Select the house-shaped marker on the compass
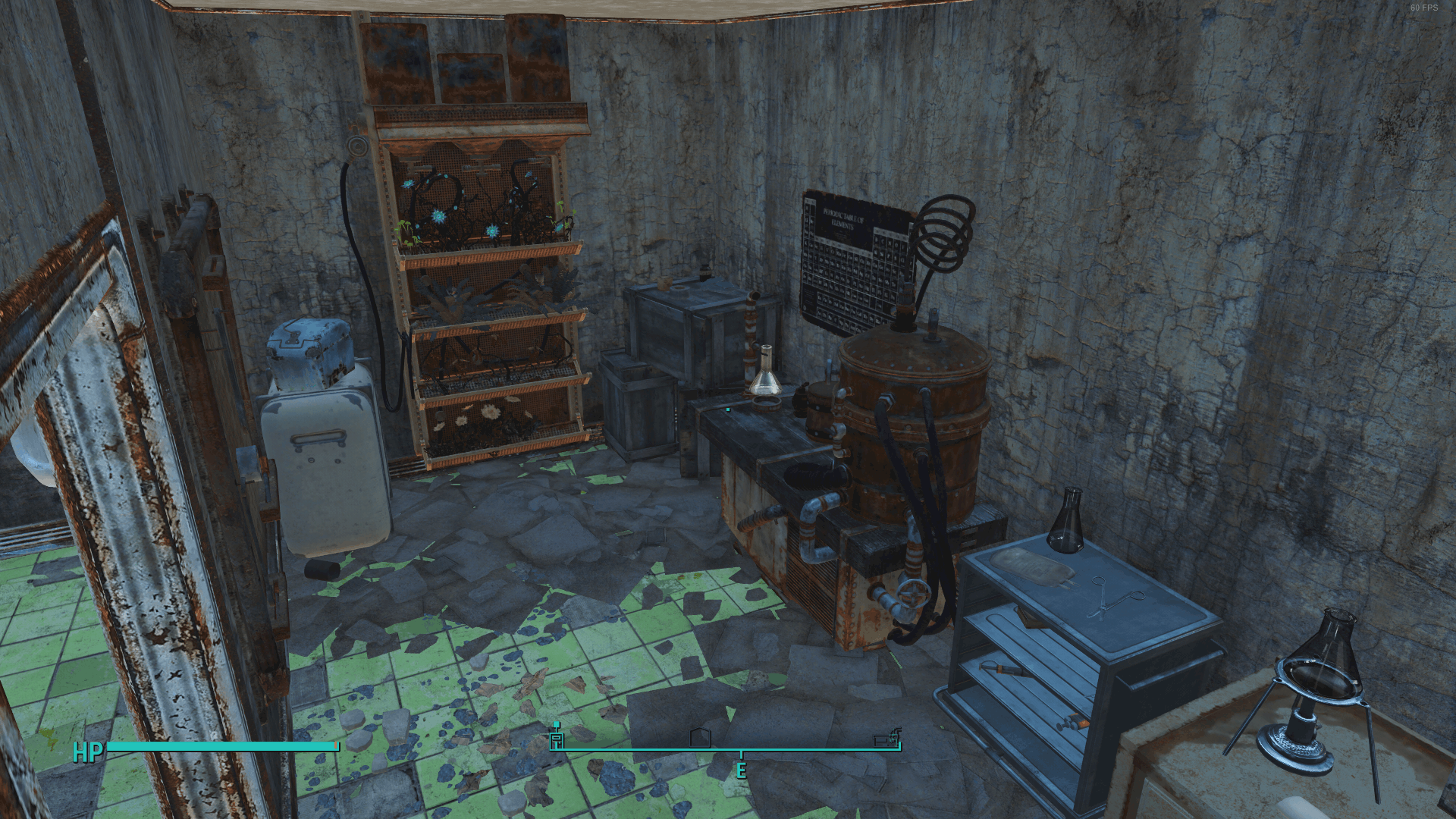 pos(700,738)
